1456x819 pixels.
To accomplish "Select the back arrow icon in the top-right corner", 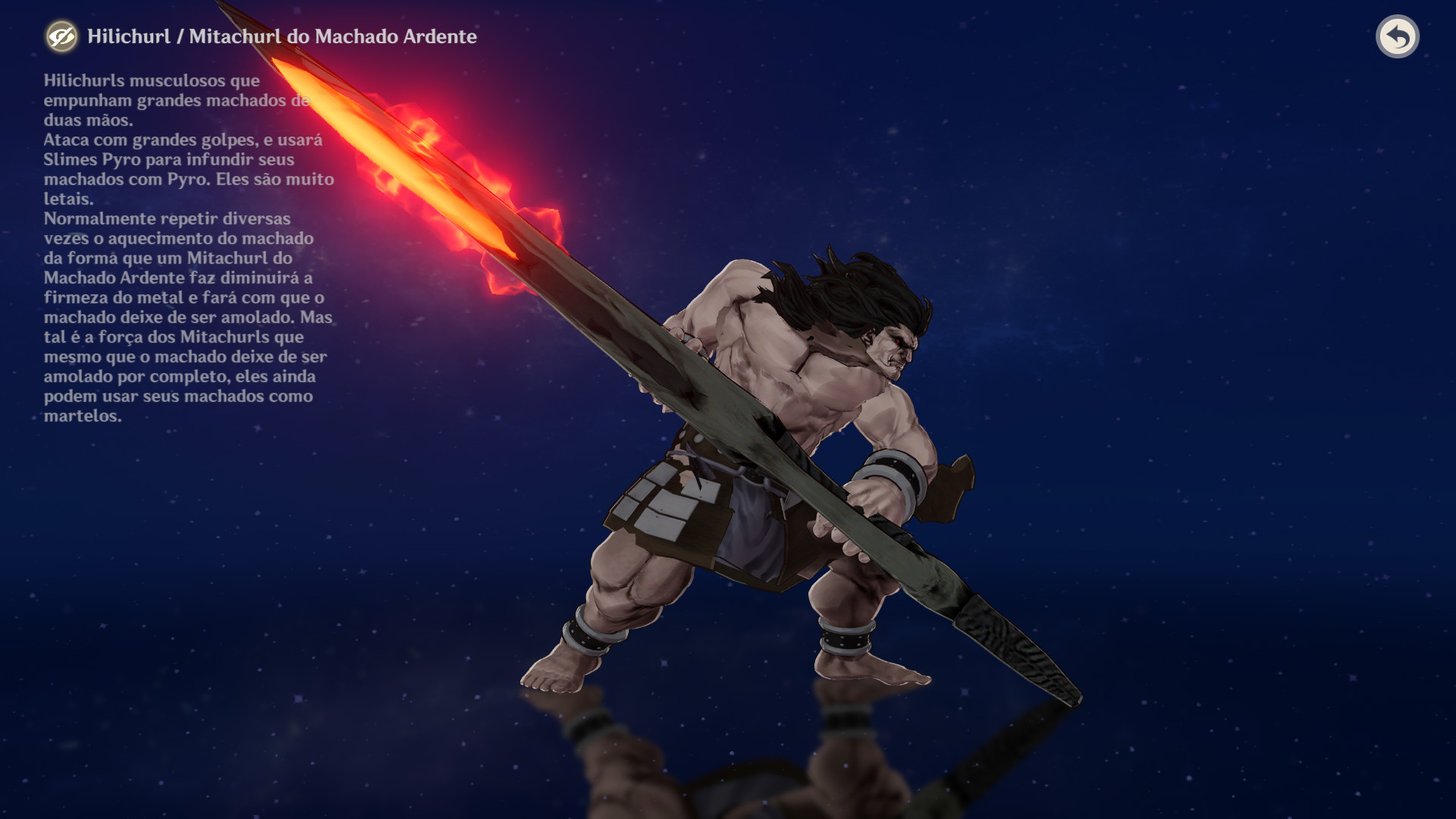I will click(1399, 36).
